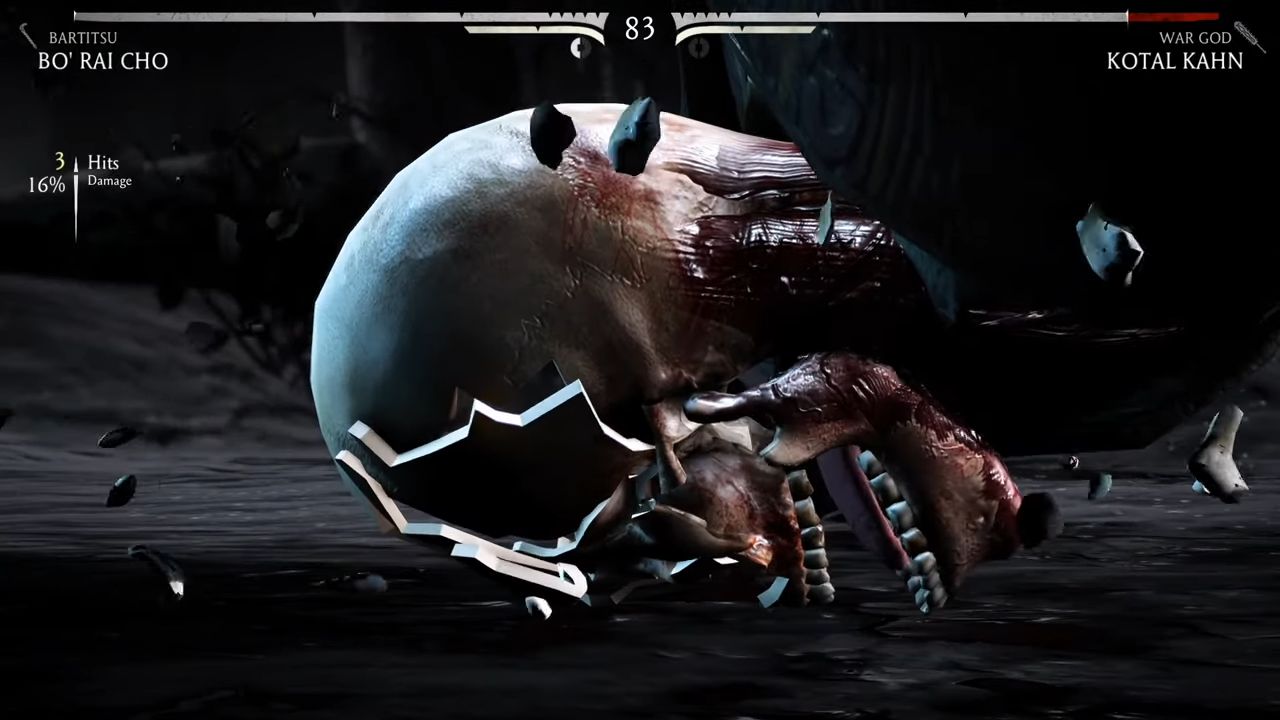This screenshot has width=1280, height=720.
Task: Click the 16% damage readout
Action: (45, 184)
